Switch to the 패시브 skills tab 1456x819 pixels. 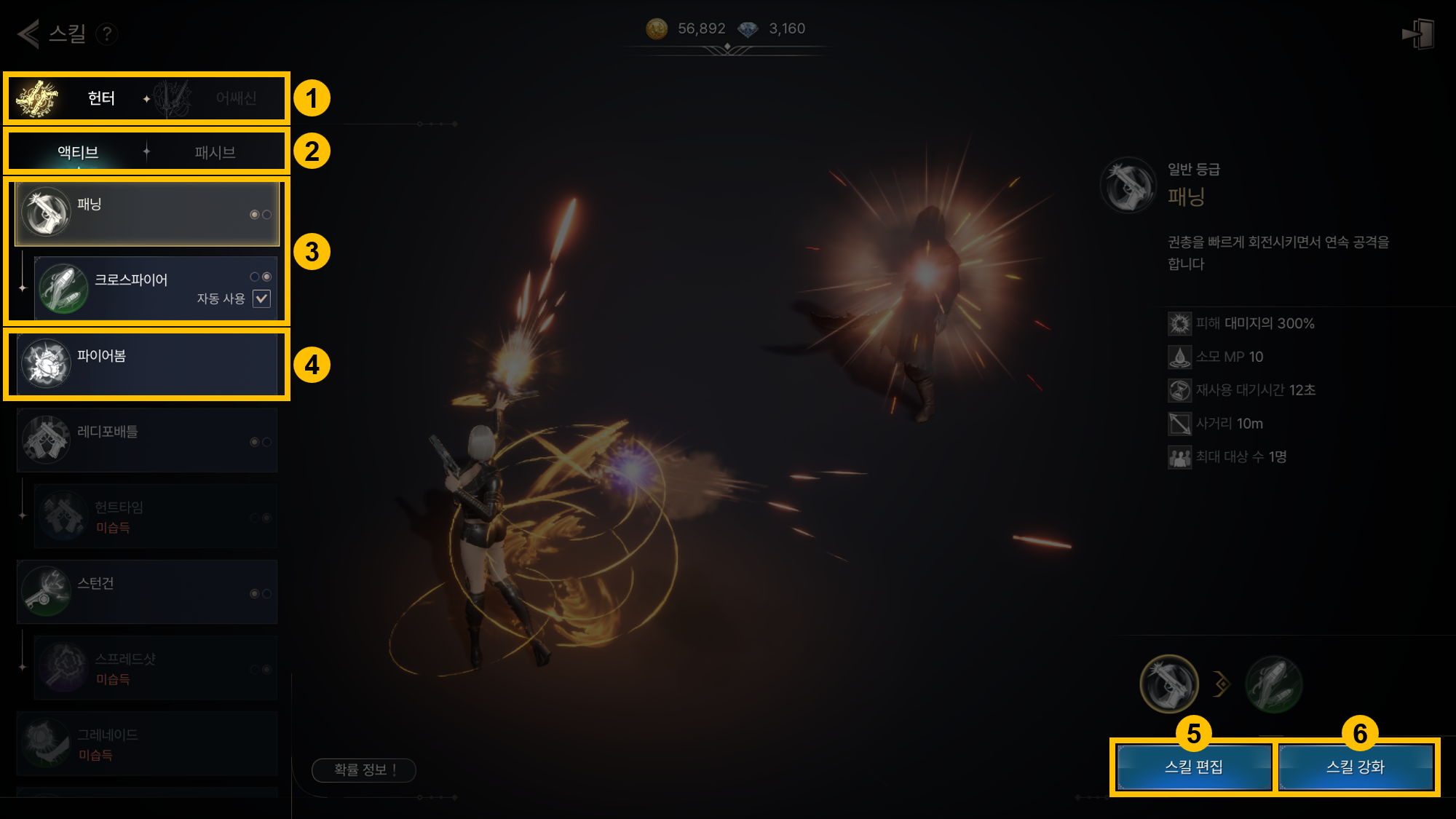click(x=215, y=152)
